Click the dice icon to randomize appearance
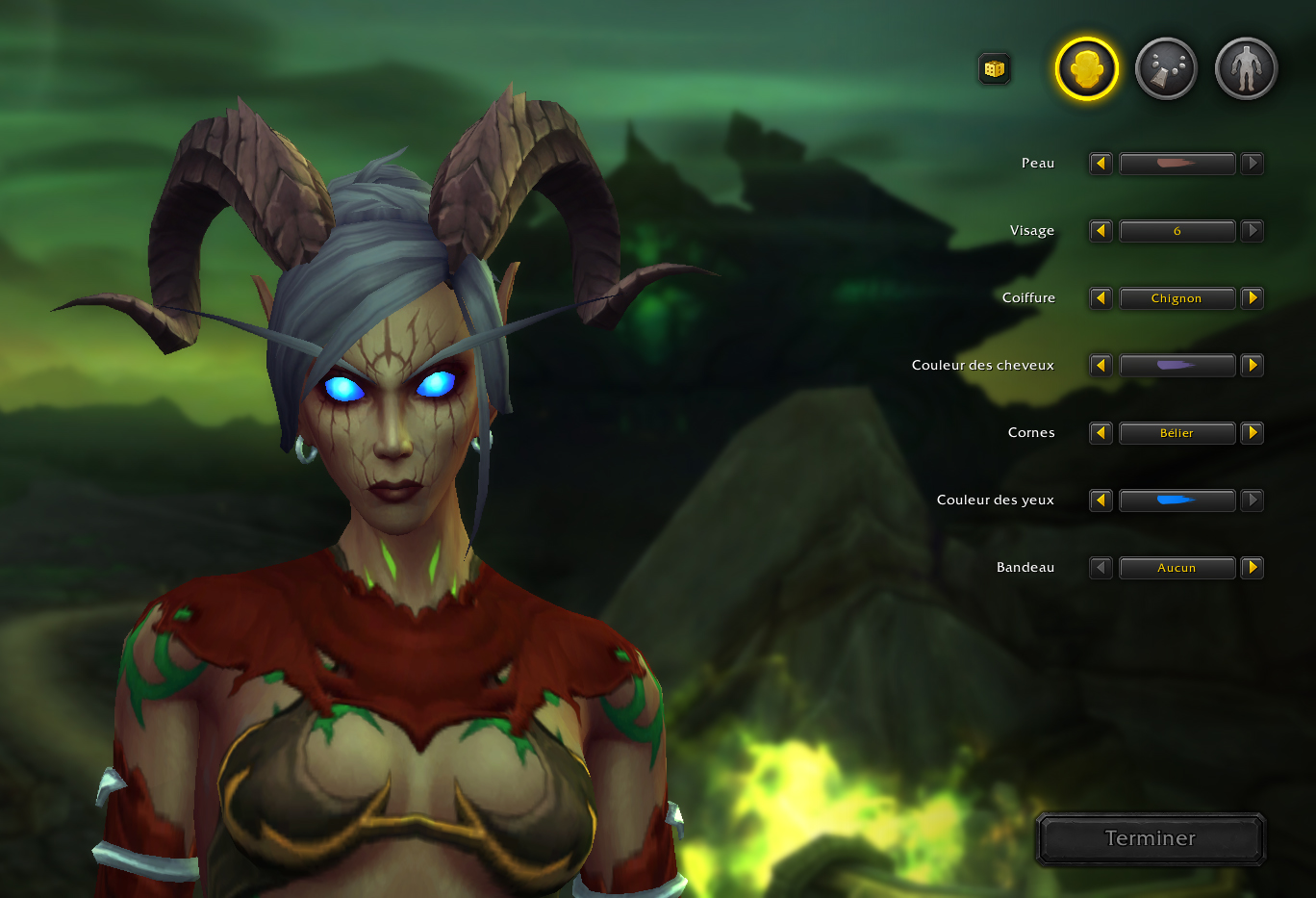 pos(995,68)
